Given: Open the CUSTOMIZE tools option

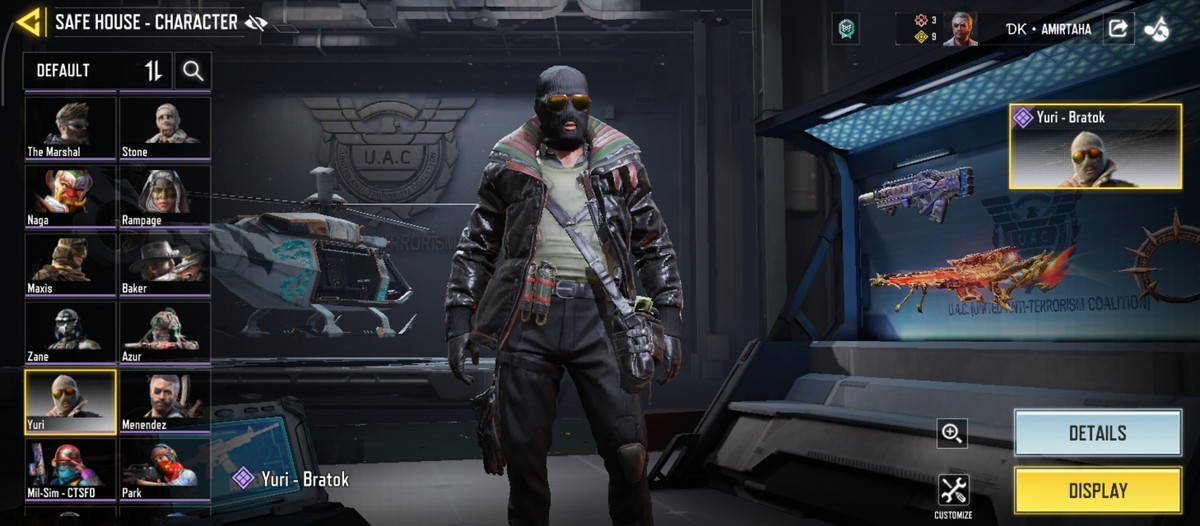Looking at the screenshot, I should click(x=953, y=495).
